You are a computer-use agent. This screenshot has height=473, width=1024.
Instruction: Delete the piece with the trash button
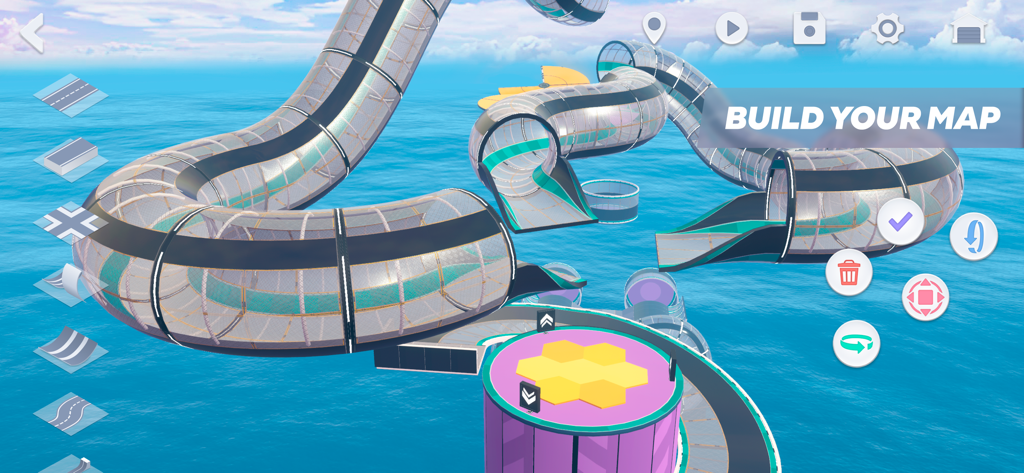pos(849,272)
